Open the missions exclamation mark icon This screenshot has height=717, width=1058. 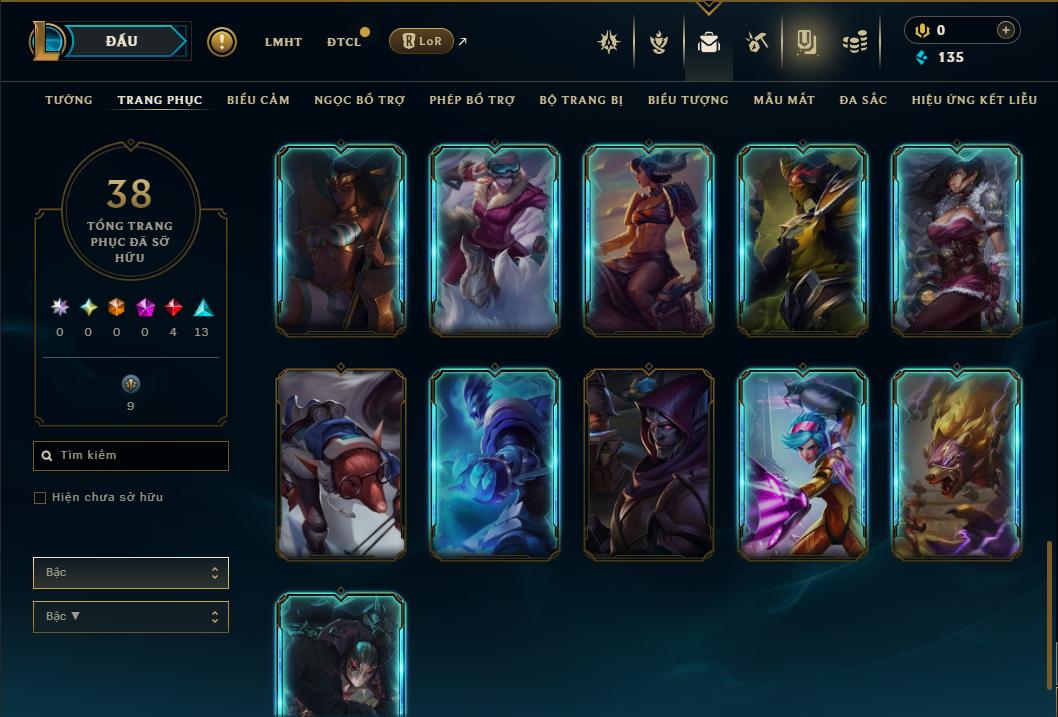click(x=222, y=42)
